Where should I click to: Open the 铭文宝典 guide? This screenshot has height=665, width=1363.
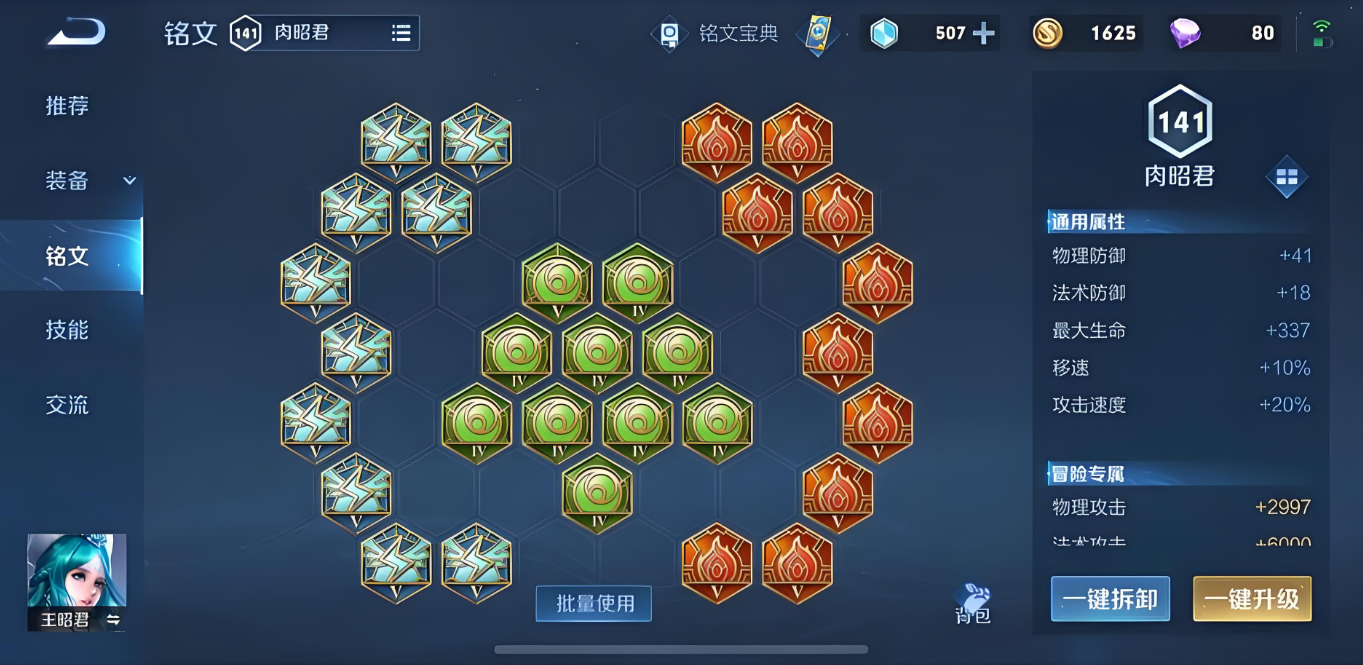tap(716, 34)
